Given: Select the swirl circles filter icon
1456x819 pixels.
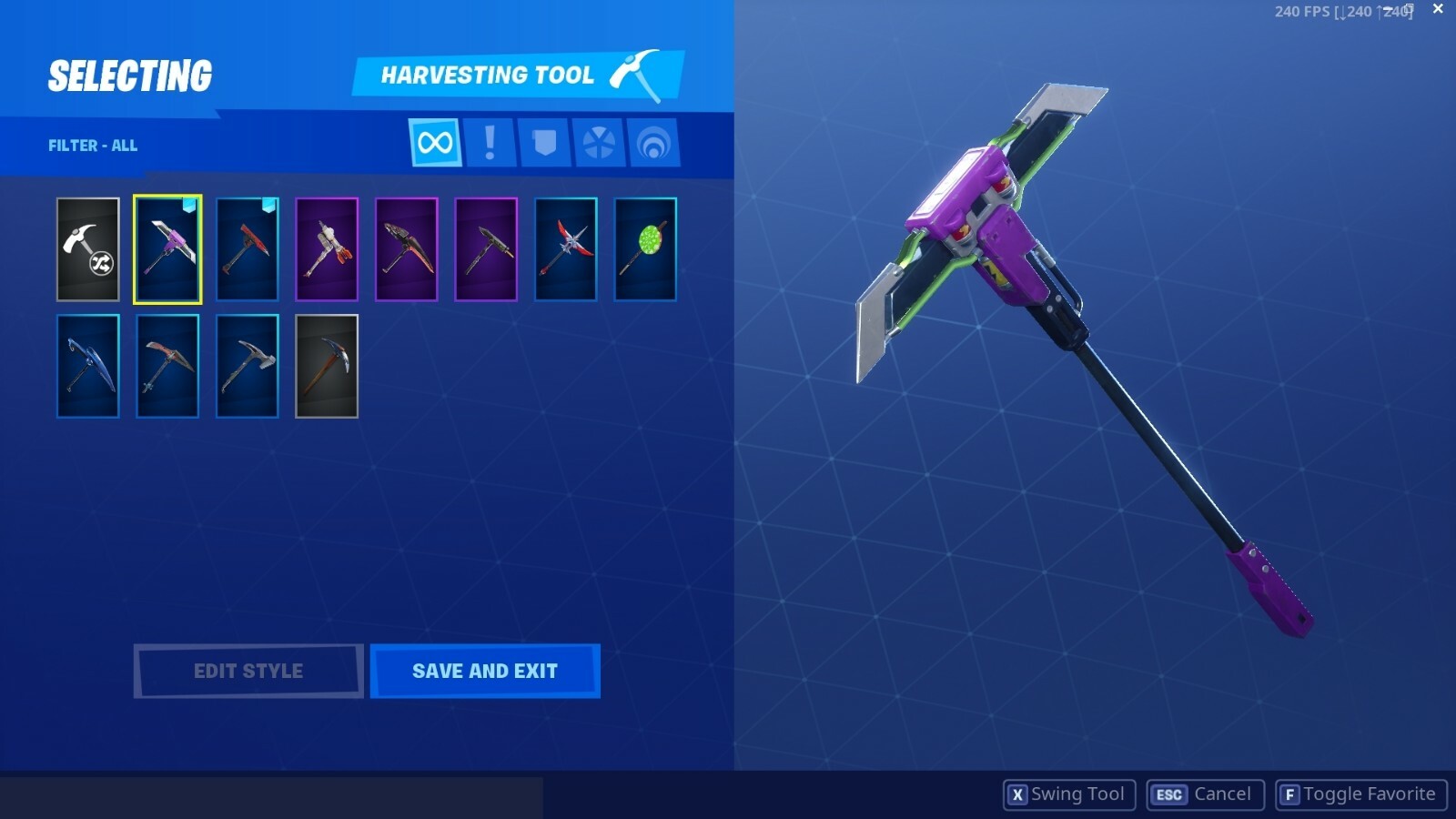Looking at the screenshot, I should (653, 144).
